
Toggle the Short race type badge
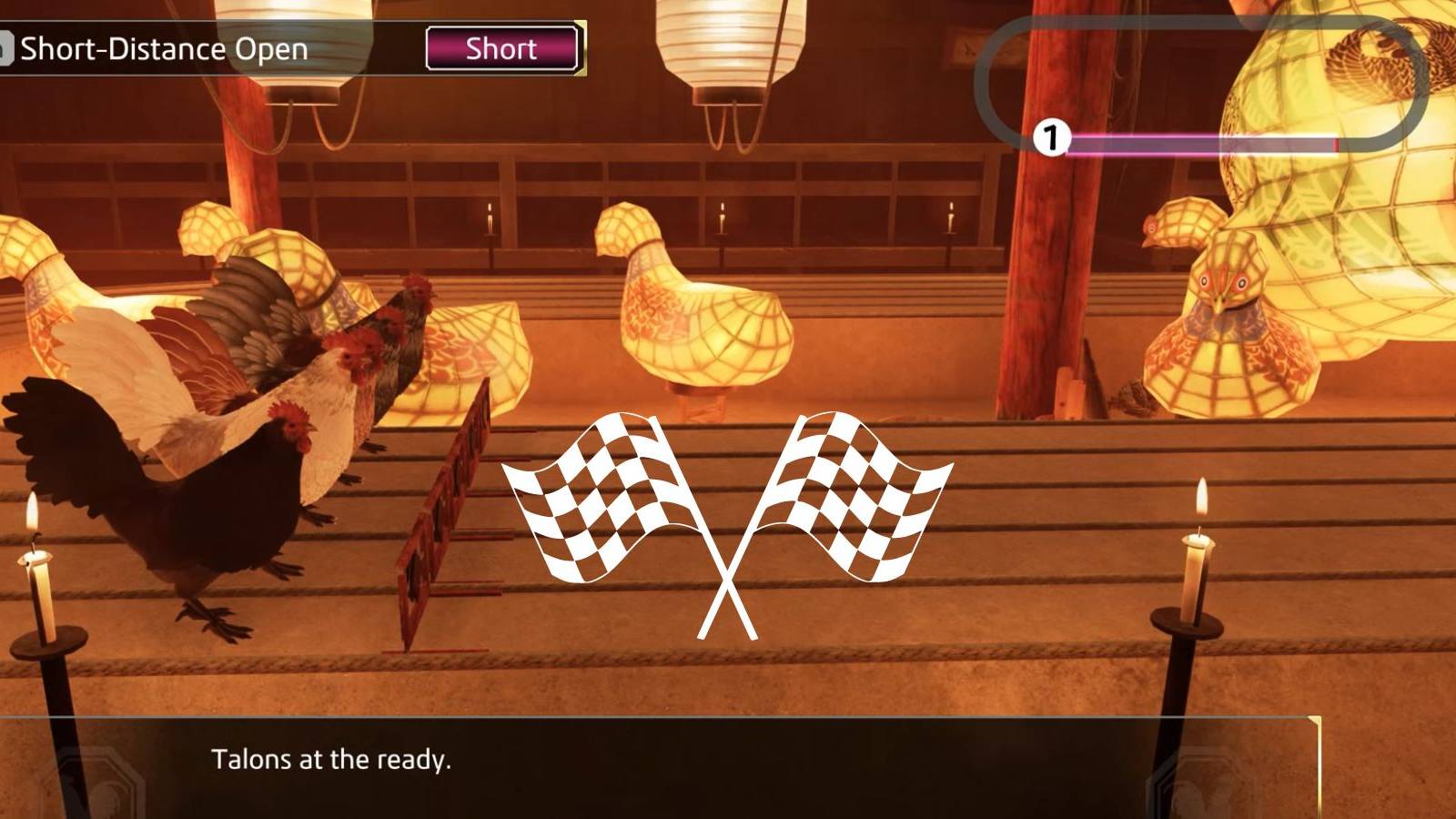tap(501, 49)
